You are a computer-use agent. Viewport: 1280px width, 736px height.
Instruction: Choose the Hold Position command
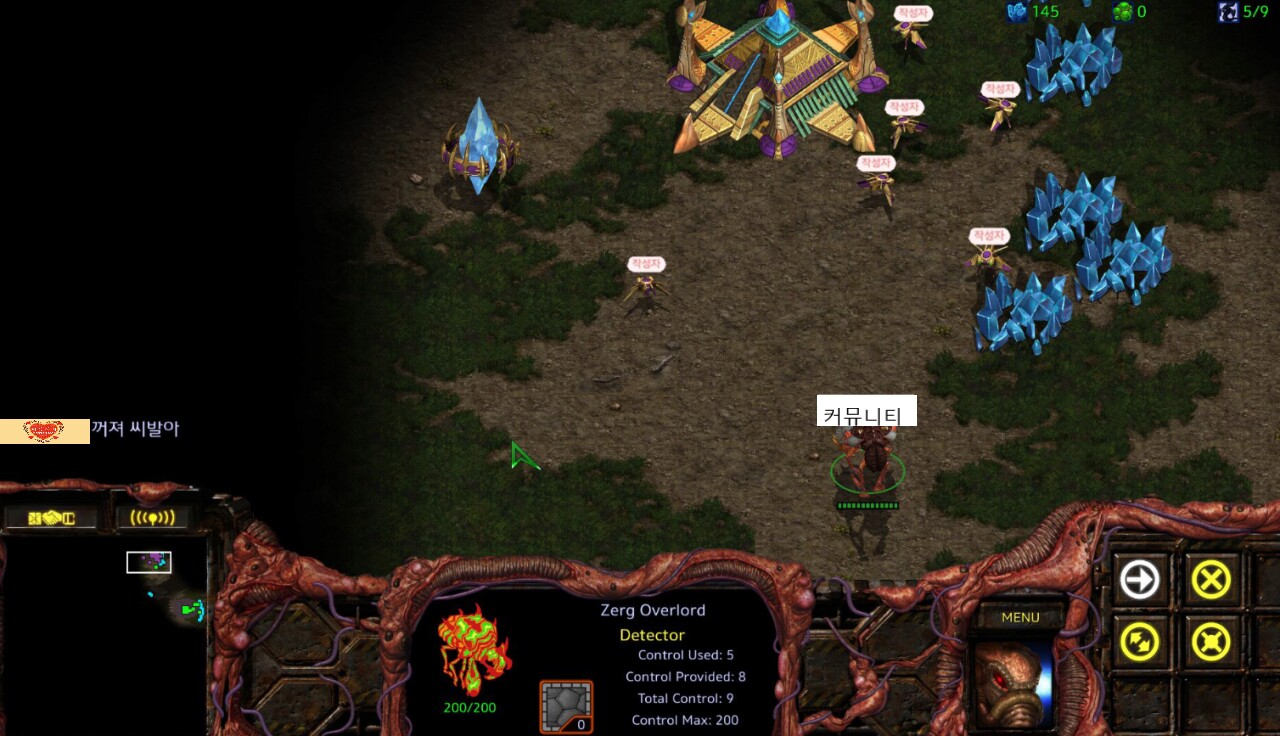point(1211,642)
